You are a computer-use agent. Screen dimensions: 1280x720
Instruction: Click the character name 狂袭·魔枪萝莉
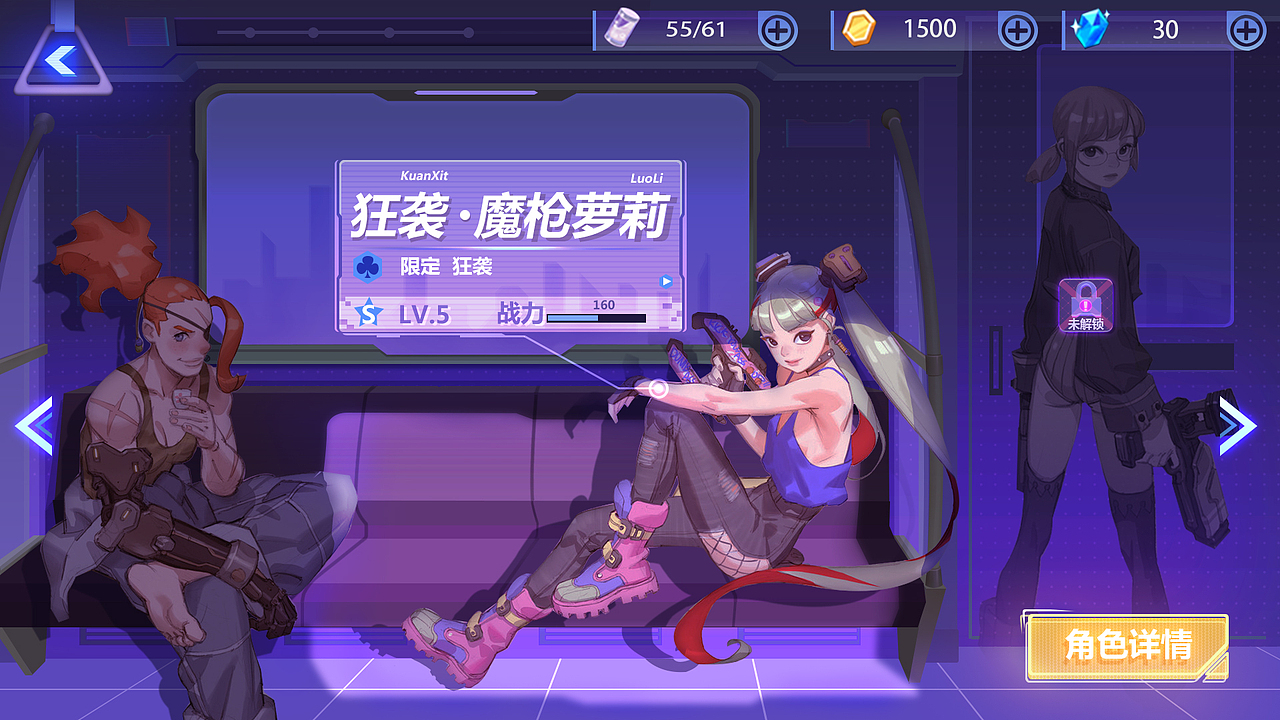pyautogui.click(x=512, y=214)
